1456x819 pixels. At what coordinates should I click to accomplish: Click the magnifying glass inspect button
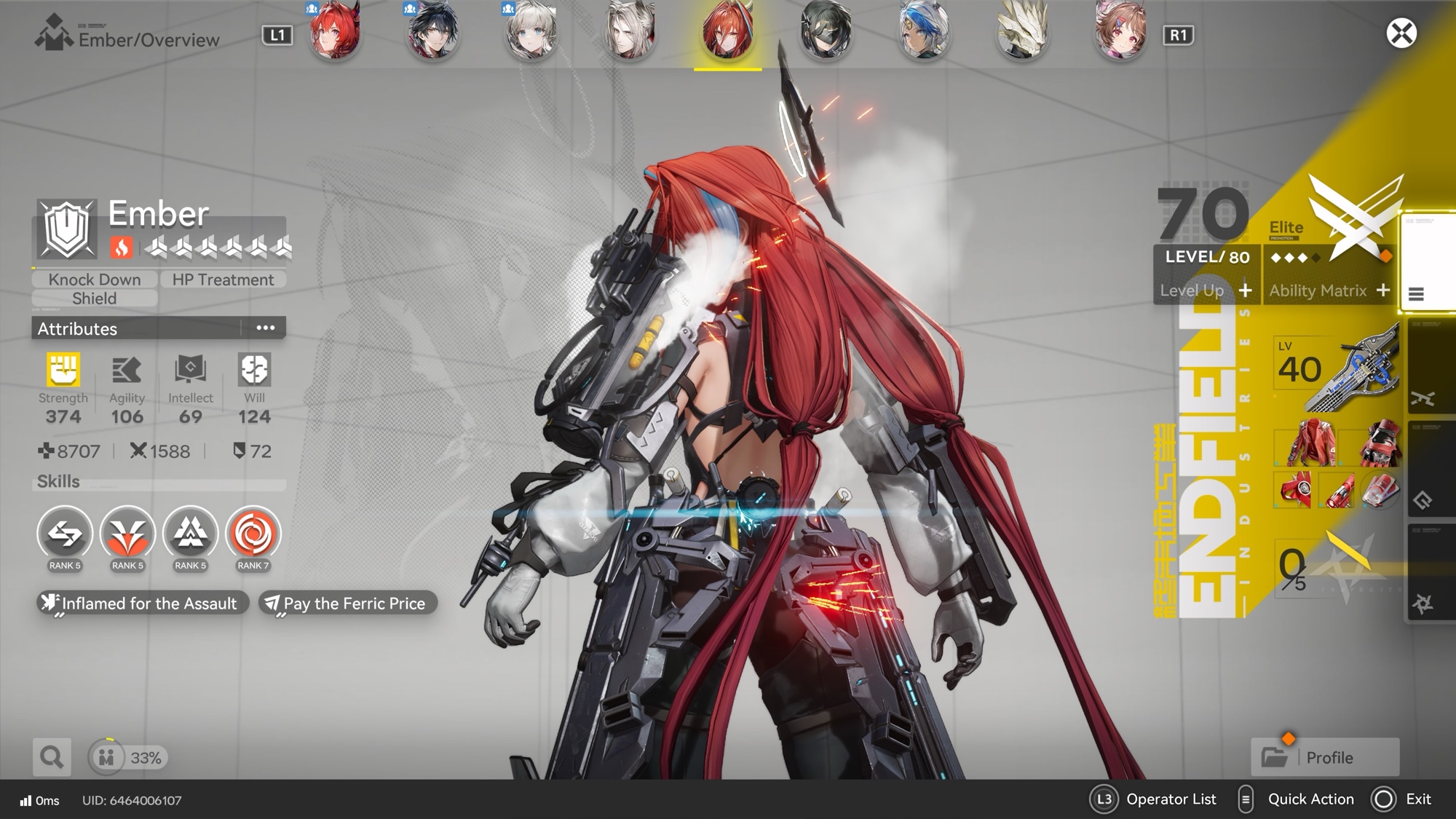52,757
